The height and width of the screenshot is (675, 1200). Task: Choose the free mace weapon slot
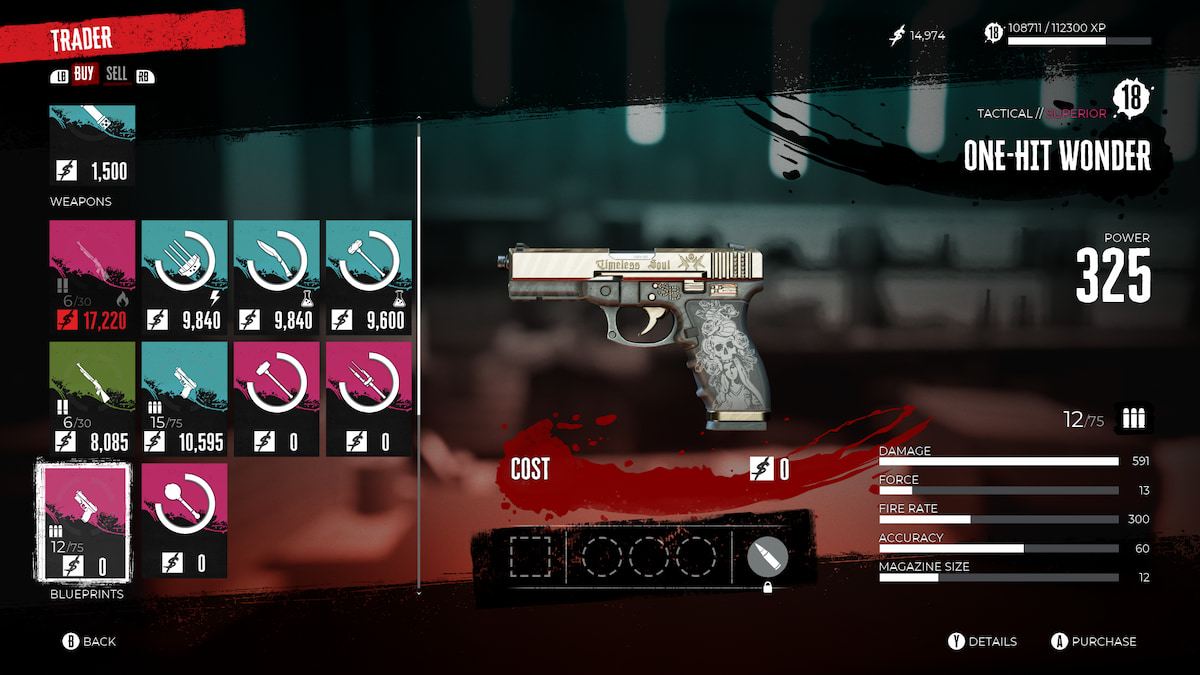pyautogui.click(x=185, y=520)
